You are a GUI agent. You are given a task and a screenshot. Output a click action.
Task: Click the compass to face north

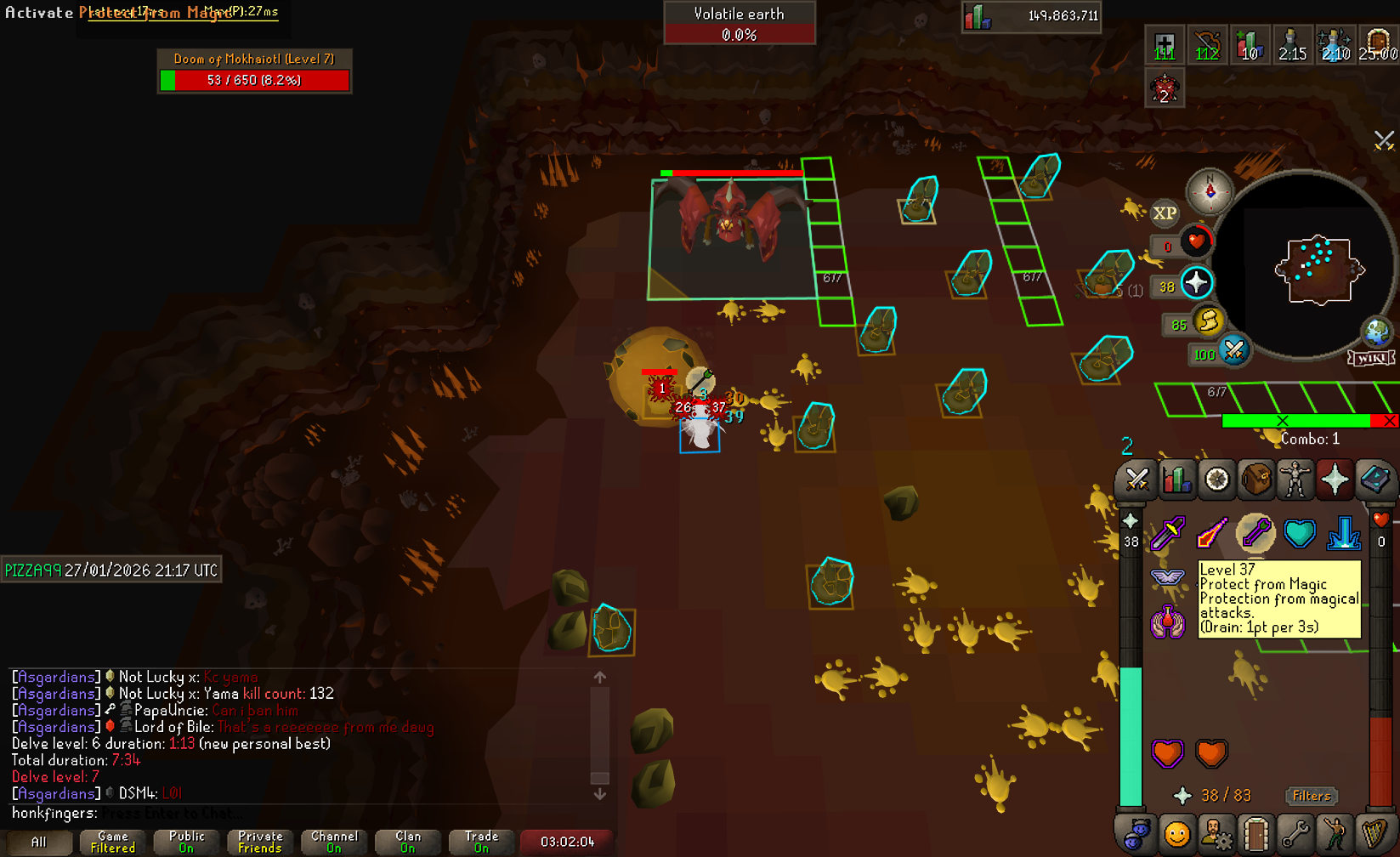(x=1210, y=190)
